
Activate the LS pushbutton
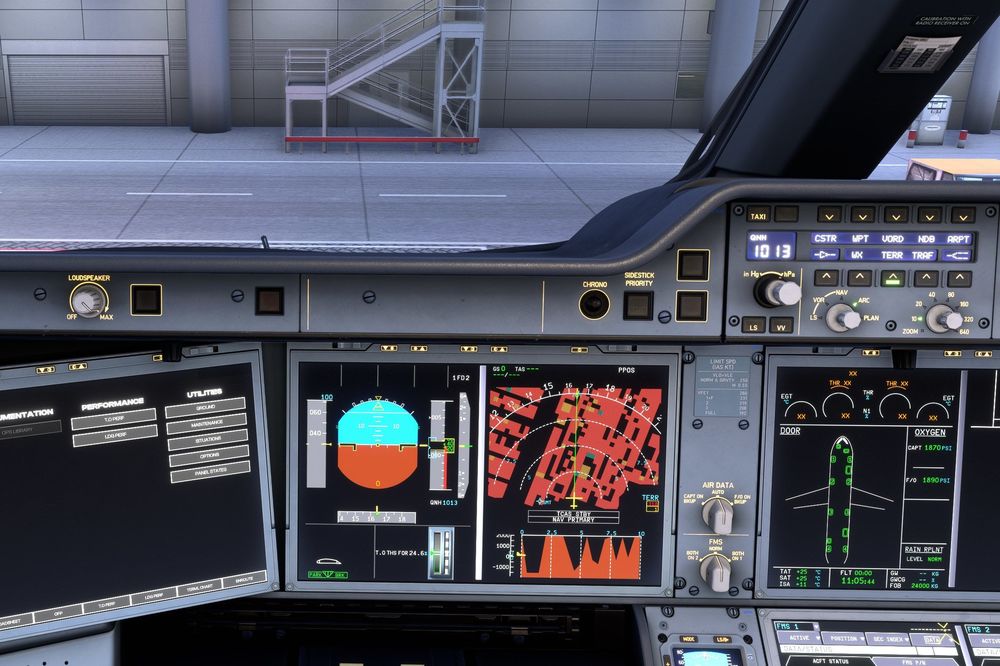point(754,324)
